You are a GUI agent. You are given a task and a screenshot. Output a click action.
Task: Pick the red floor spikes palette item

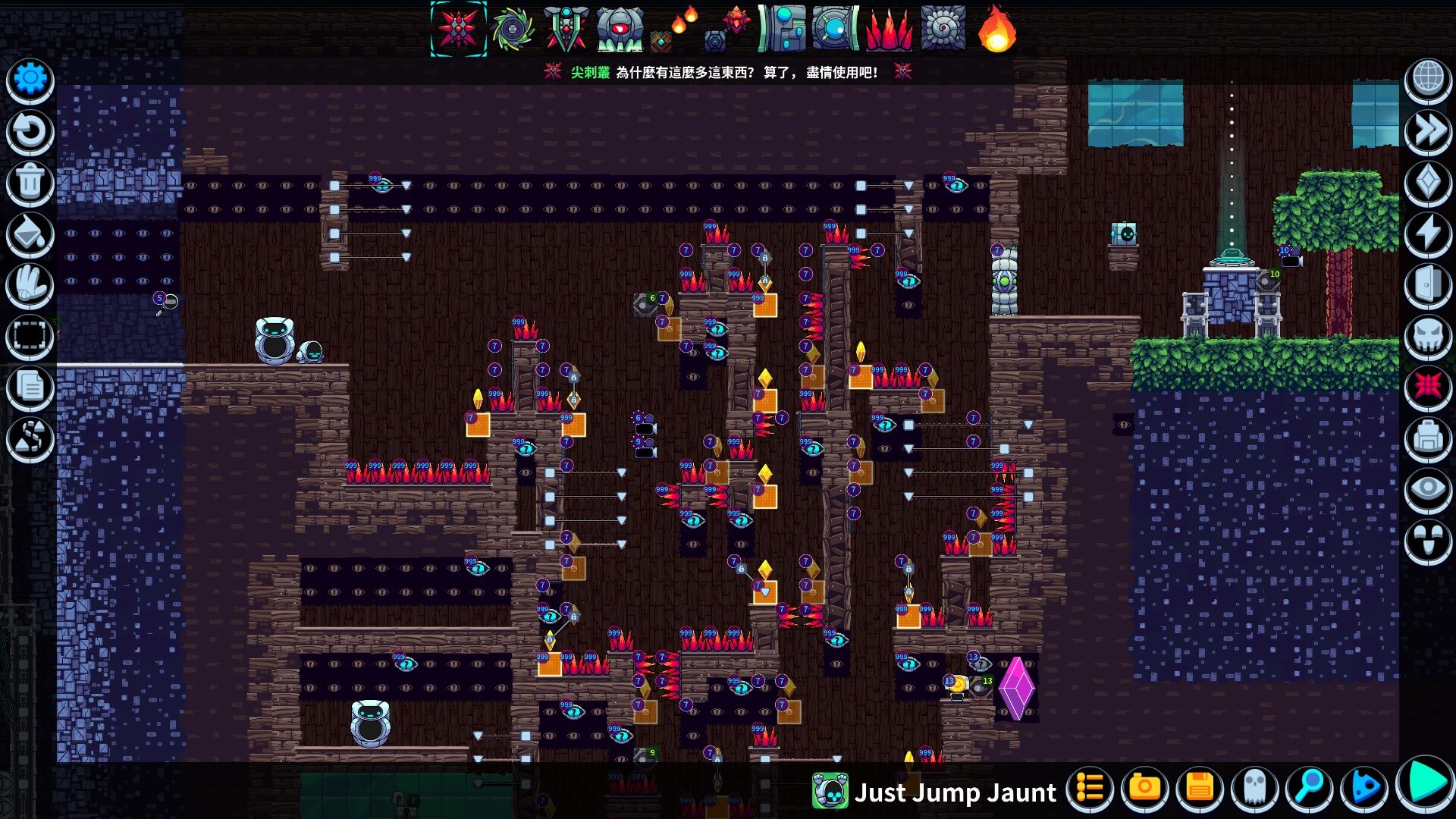pyautogui.click(x=889, y=30)
